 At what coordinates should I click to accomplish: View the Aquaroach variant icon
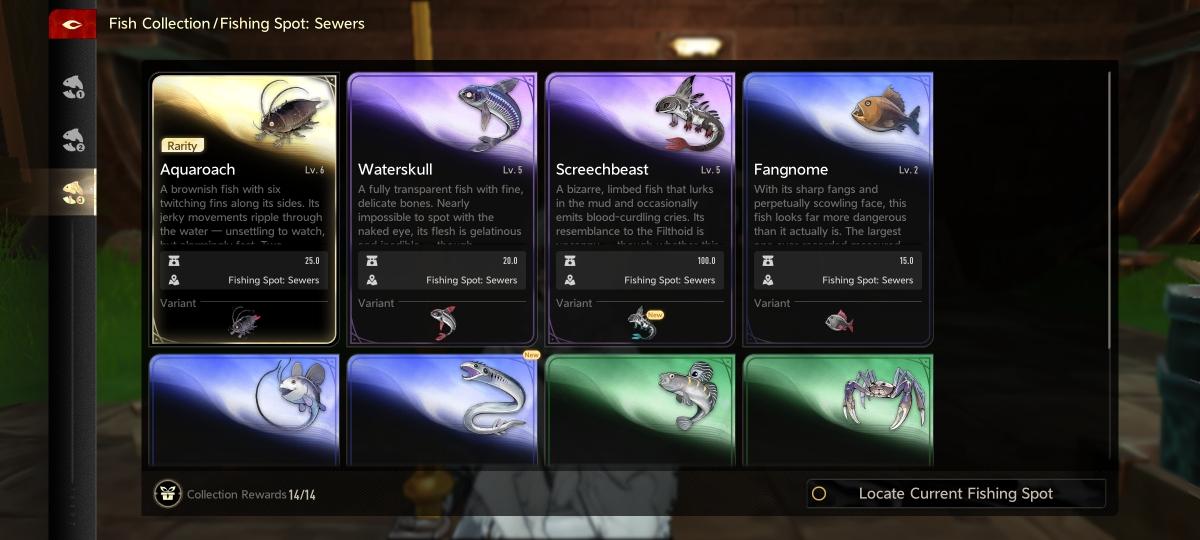tap(244, 322)
